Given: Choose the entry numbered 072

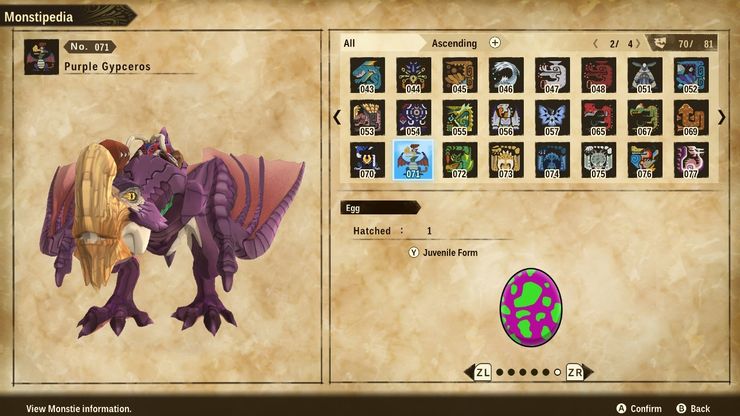Looking at the screenshot, I should [x=459, y=160].
